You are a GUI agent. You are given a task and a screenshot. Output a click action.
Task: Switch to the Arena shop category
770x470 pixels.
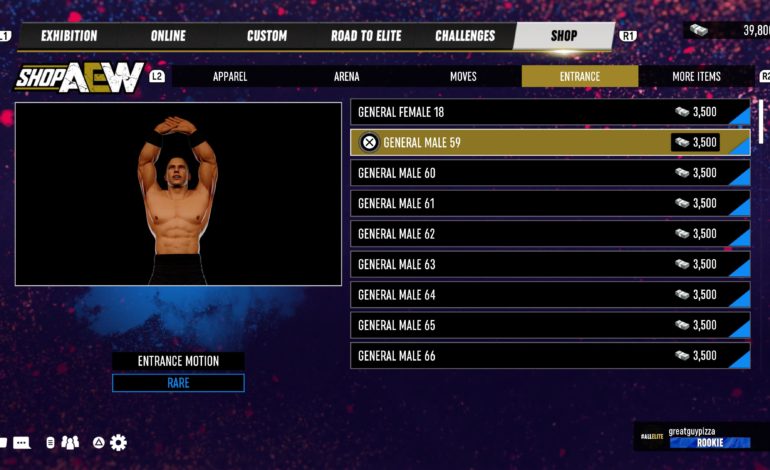[x=347, y=76]
